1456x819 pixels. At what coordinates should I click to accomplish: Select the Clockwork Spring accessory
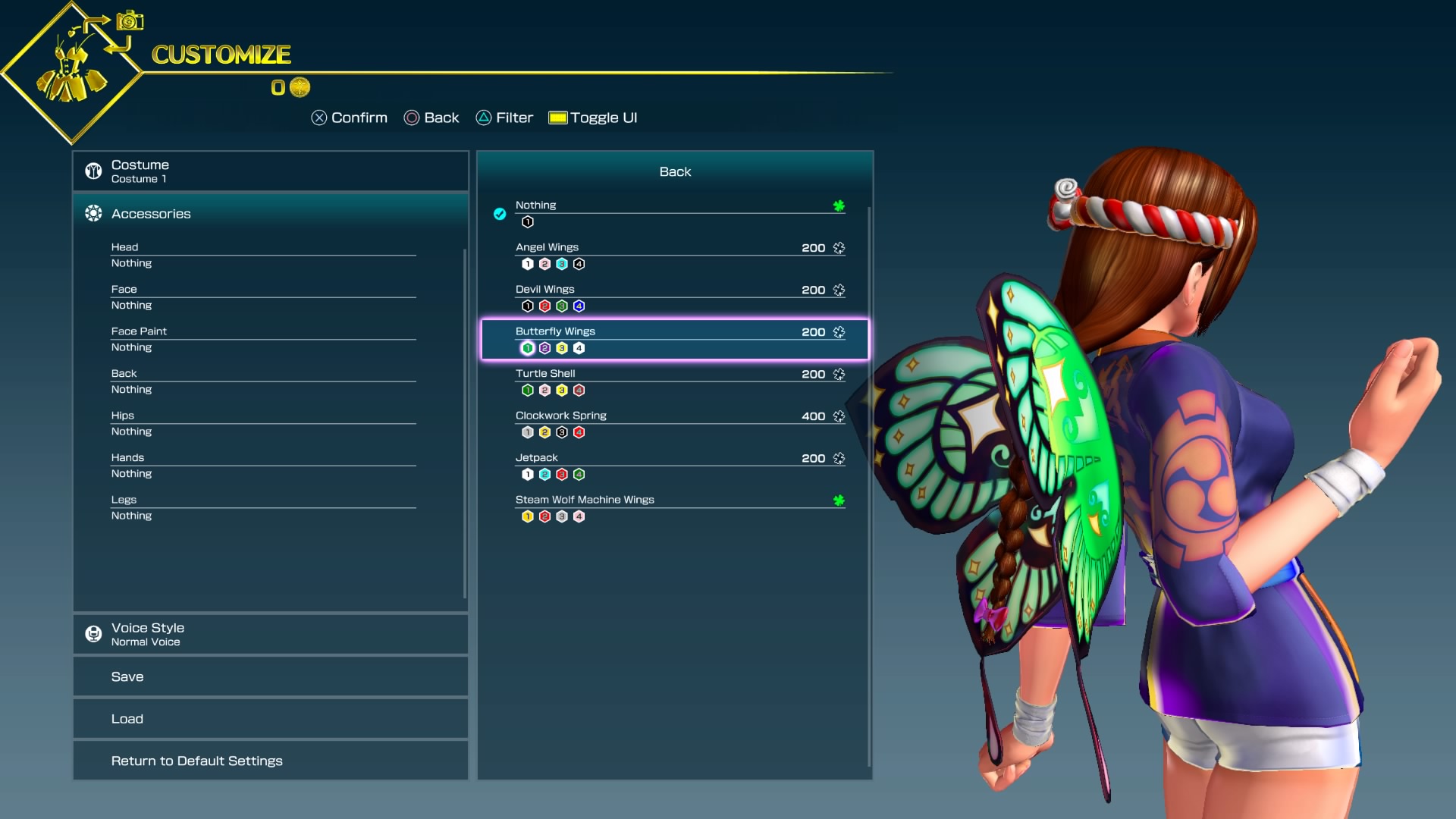675,423
